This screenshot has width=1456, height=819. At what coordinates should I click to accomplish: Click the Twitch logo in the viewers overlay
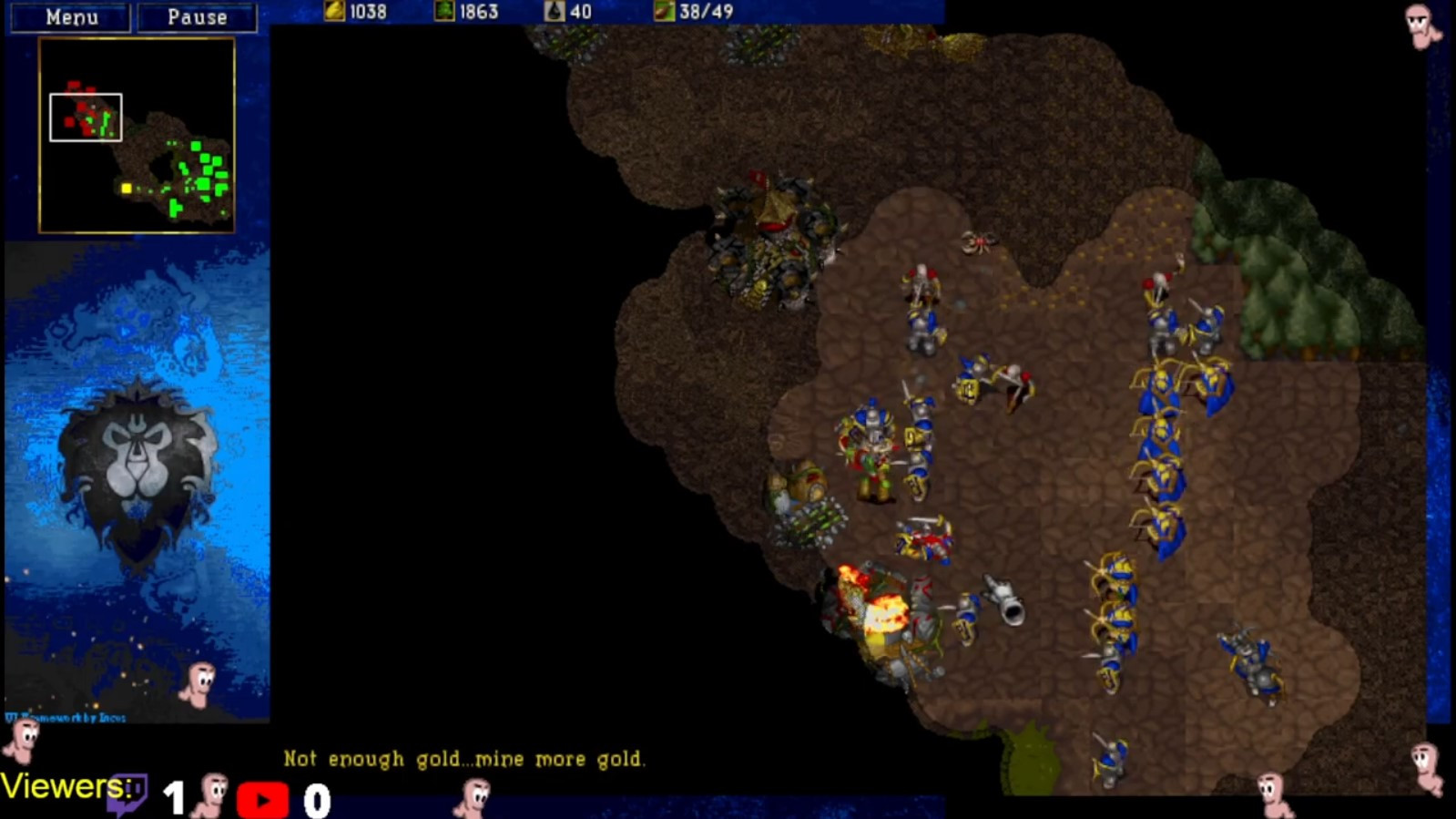pyautogui.click(x=128, y=792)
